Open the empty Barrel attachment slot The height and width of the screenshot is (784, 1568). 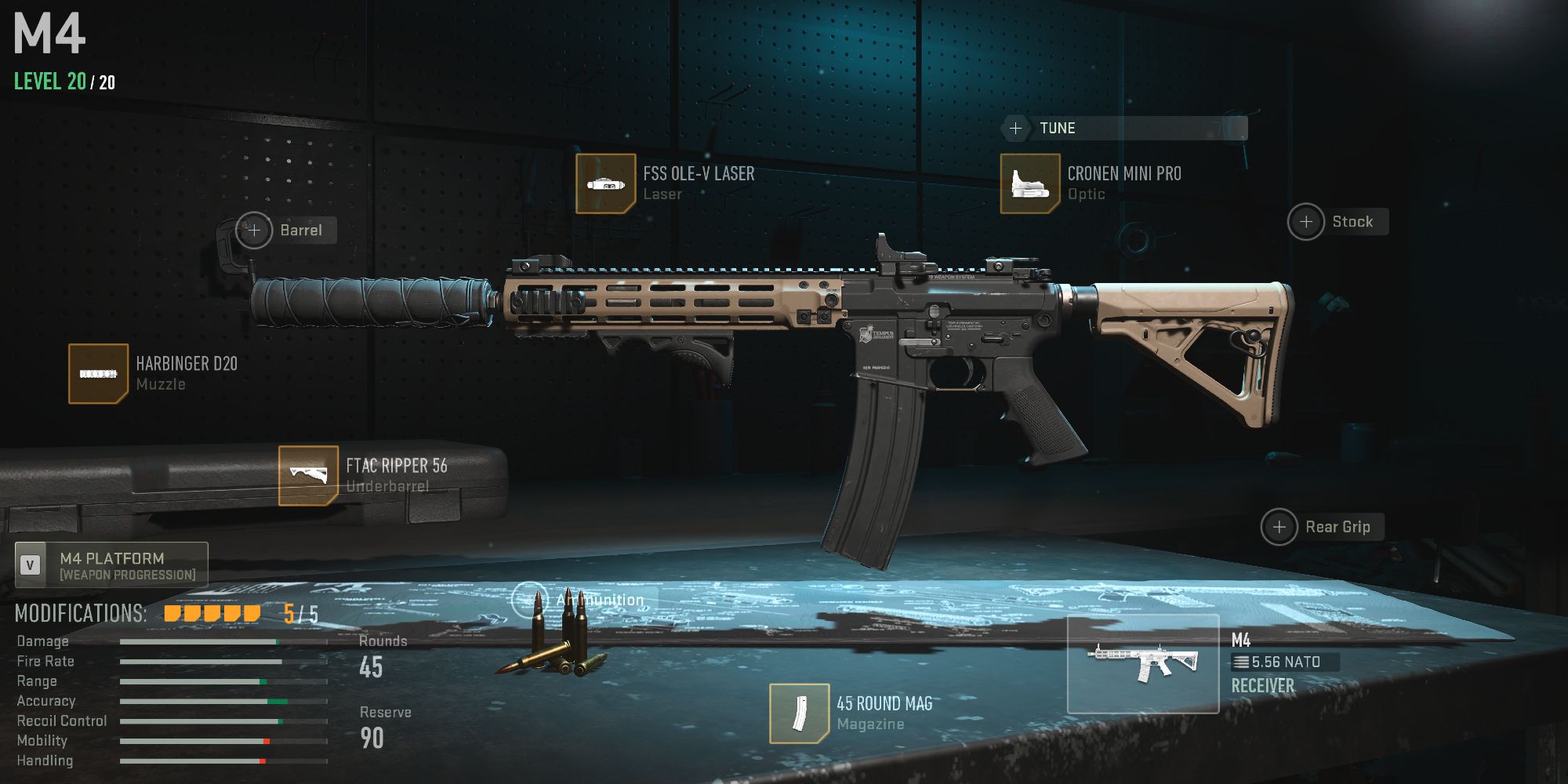254,230
